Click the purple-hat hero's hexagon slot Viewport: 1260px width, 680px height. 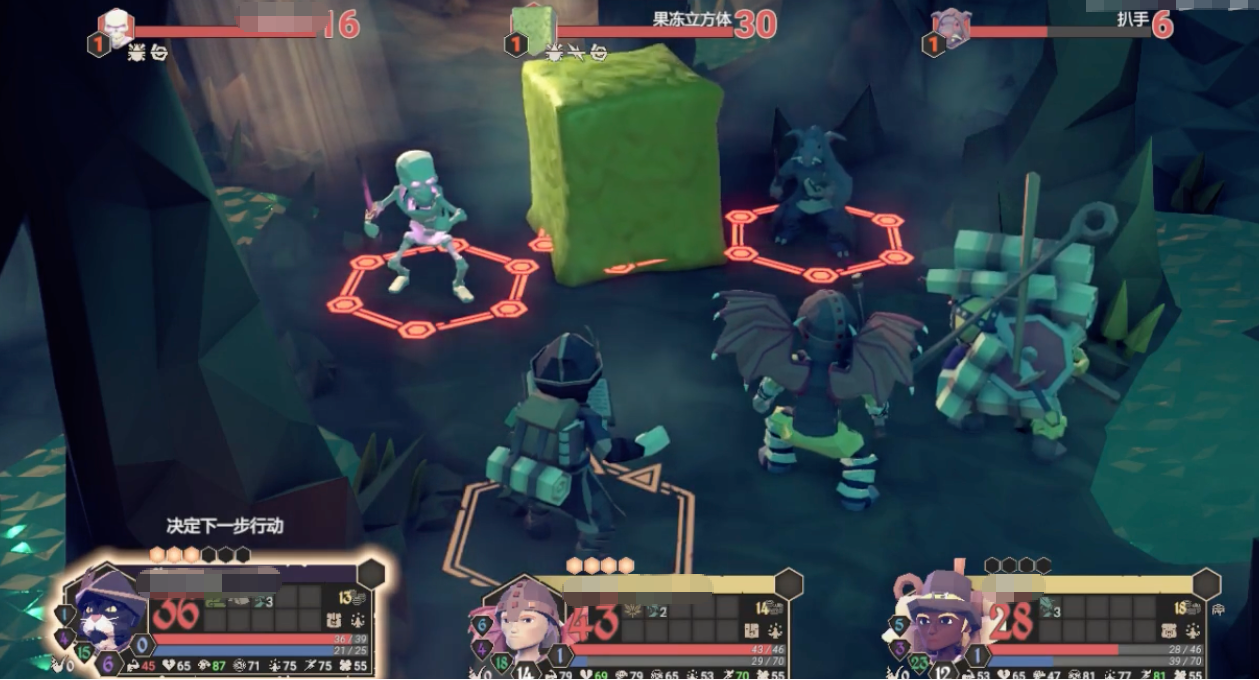pyautogui.click(x=1206, y=583)
